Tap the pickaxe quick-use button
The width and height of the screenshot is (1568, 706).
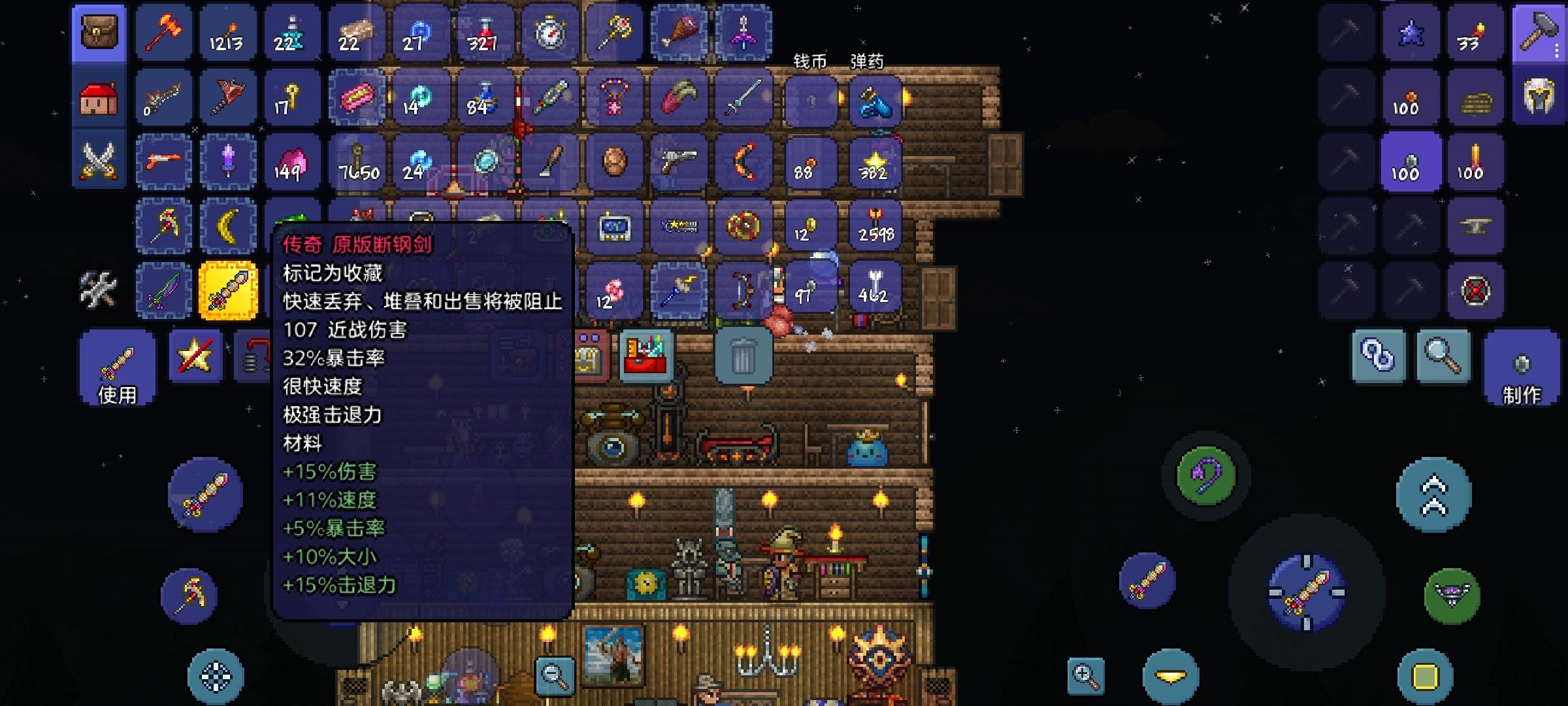pyautogui.click(x=189, y=596)
